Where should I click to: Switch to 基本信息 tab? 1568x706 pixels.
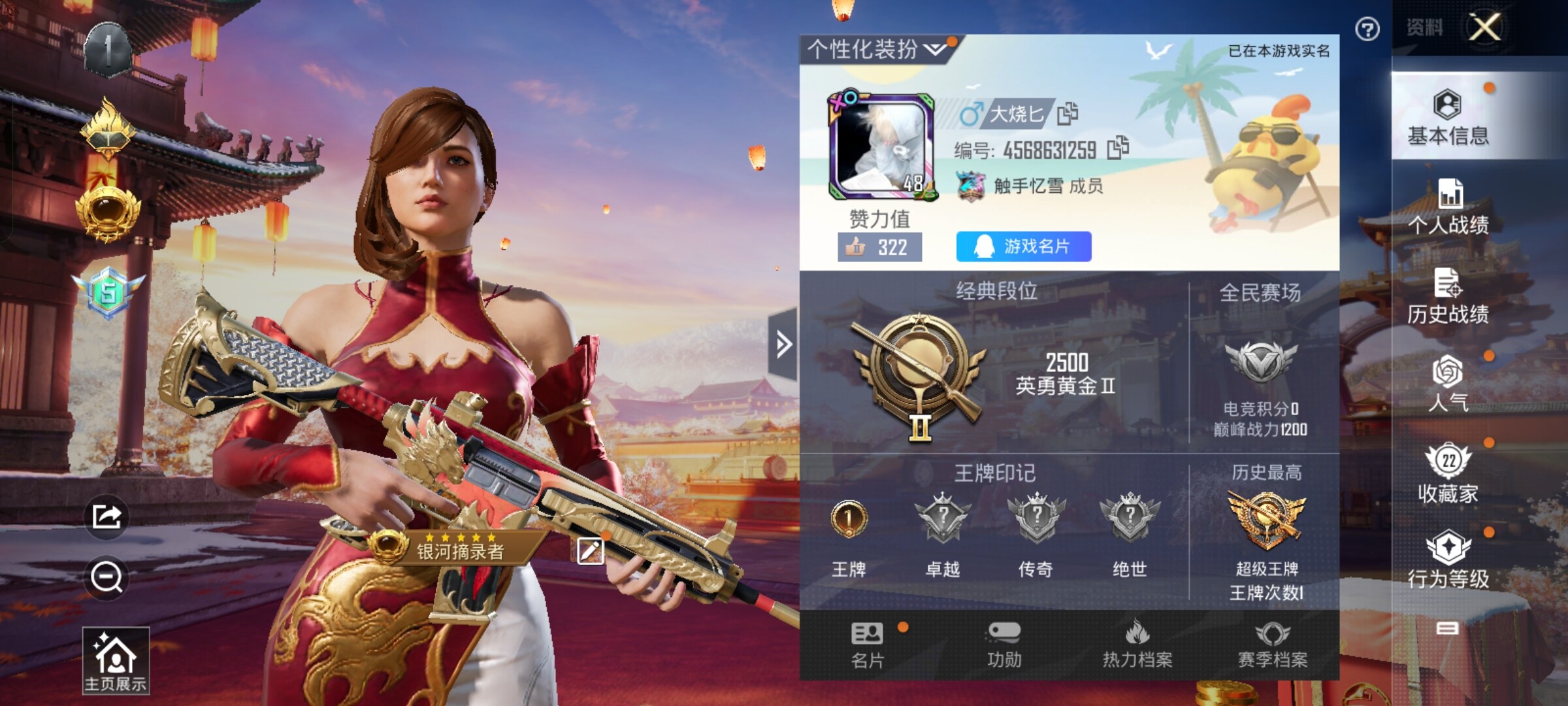[x=1448, y=118]
